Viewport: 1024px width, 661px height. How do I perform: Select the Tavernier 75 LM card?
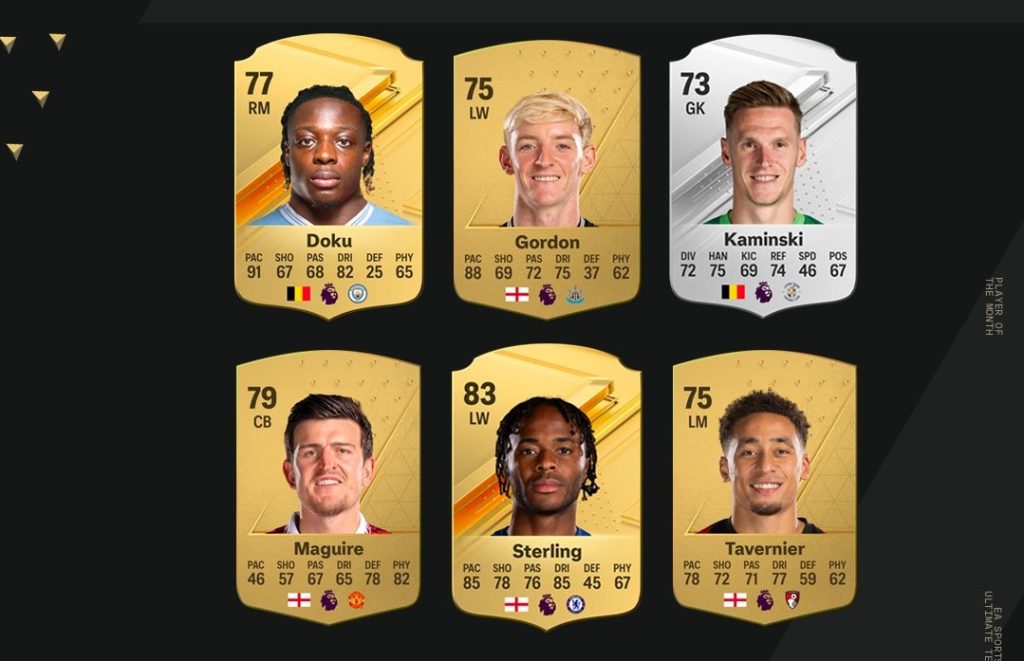pyautogui.click(x=763, y=485)
